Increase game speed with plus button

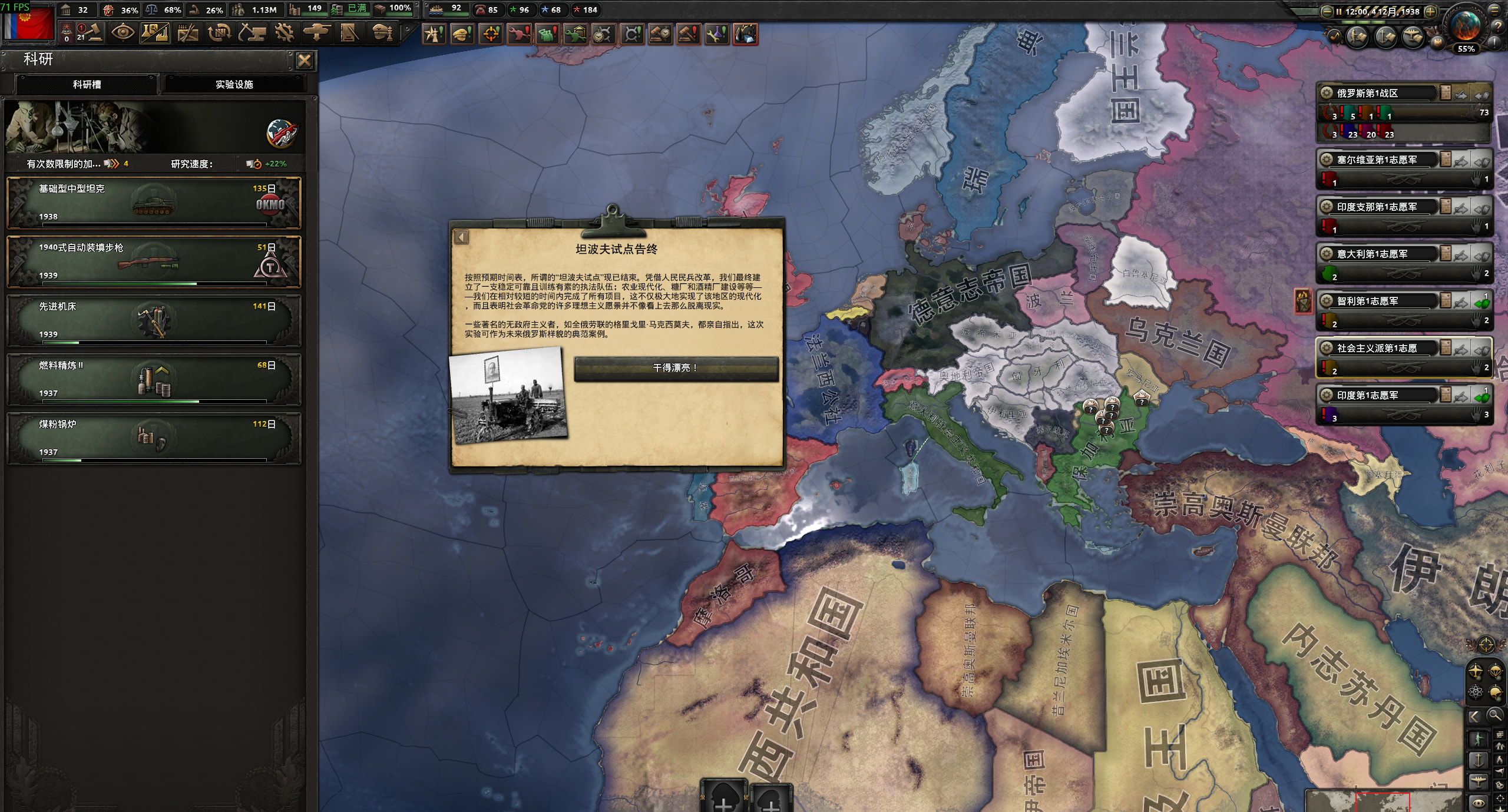[x=1430, y=11]
